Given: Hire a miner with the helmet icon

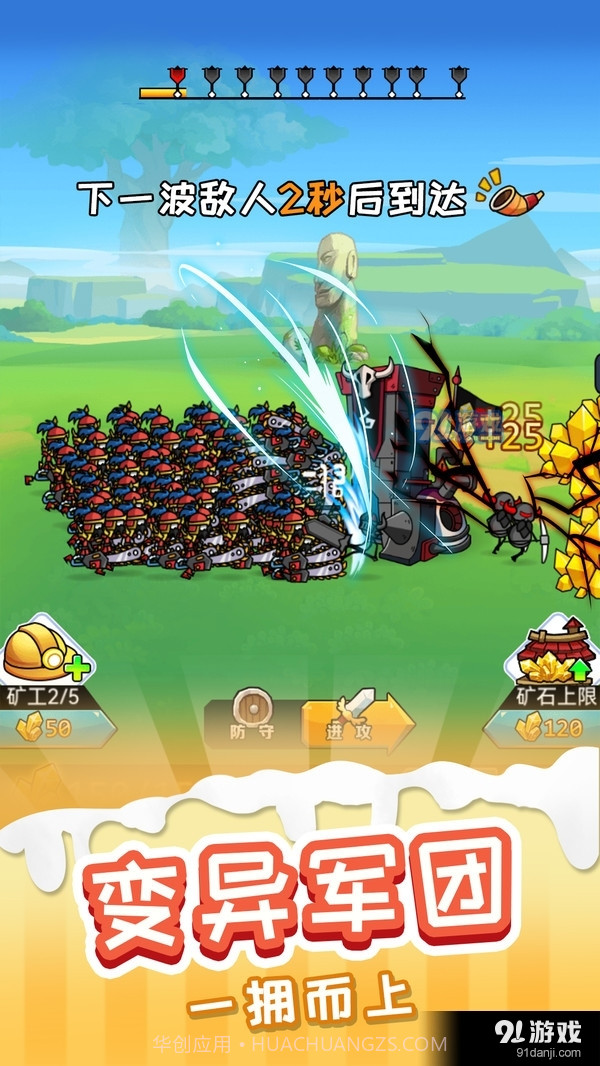Looking at the screenshot, I should click(42, 652).
